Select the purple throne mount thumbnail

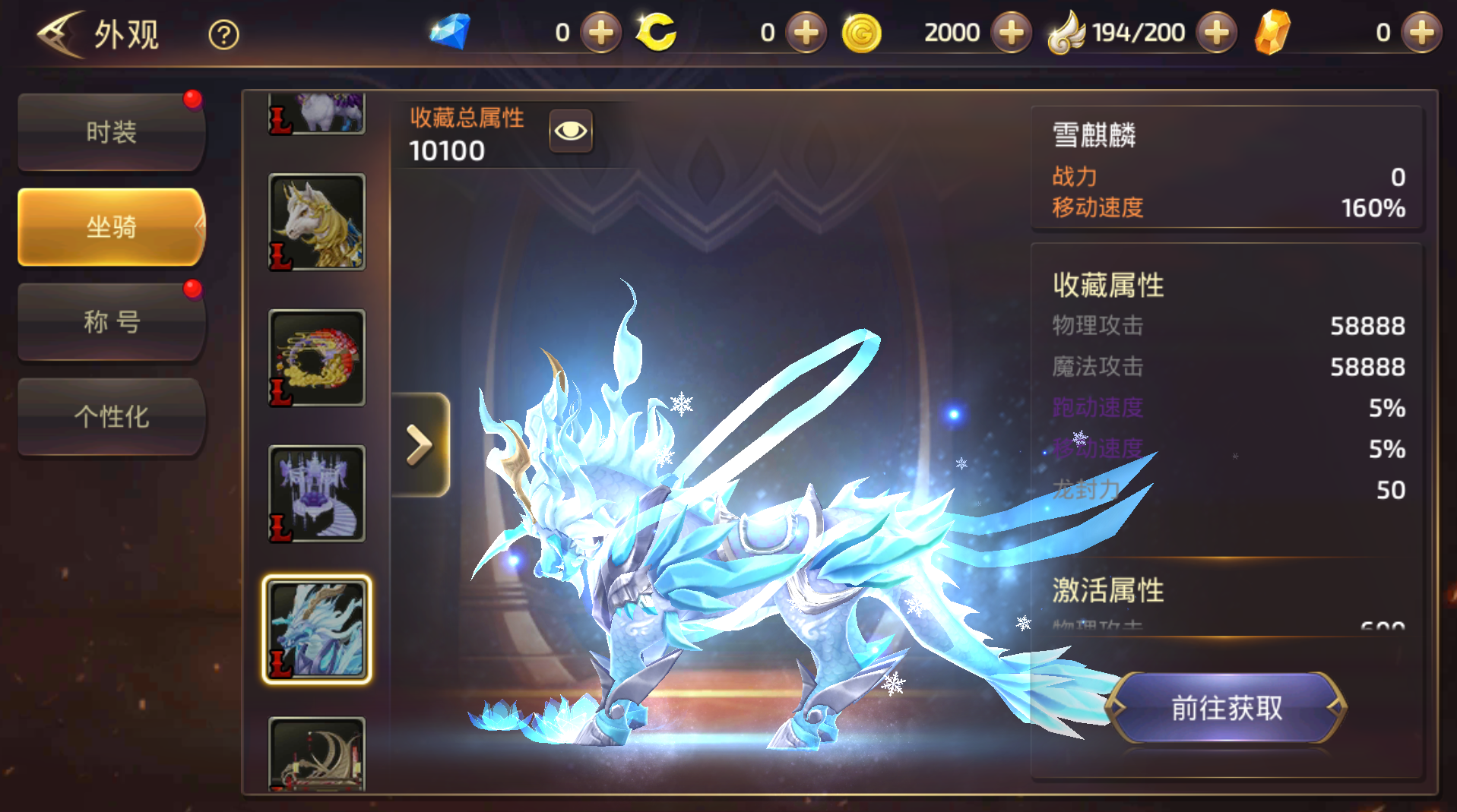tap(316, 494)
